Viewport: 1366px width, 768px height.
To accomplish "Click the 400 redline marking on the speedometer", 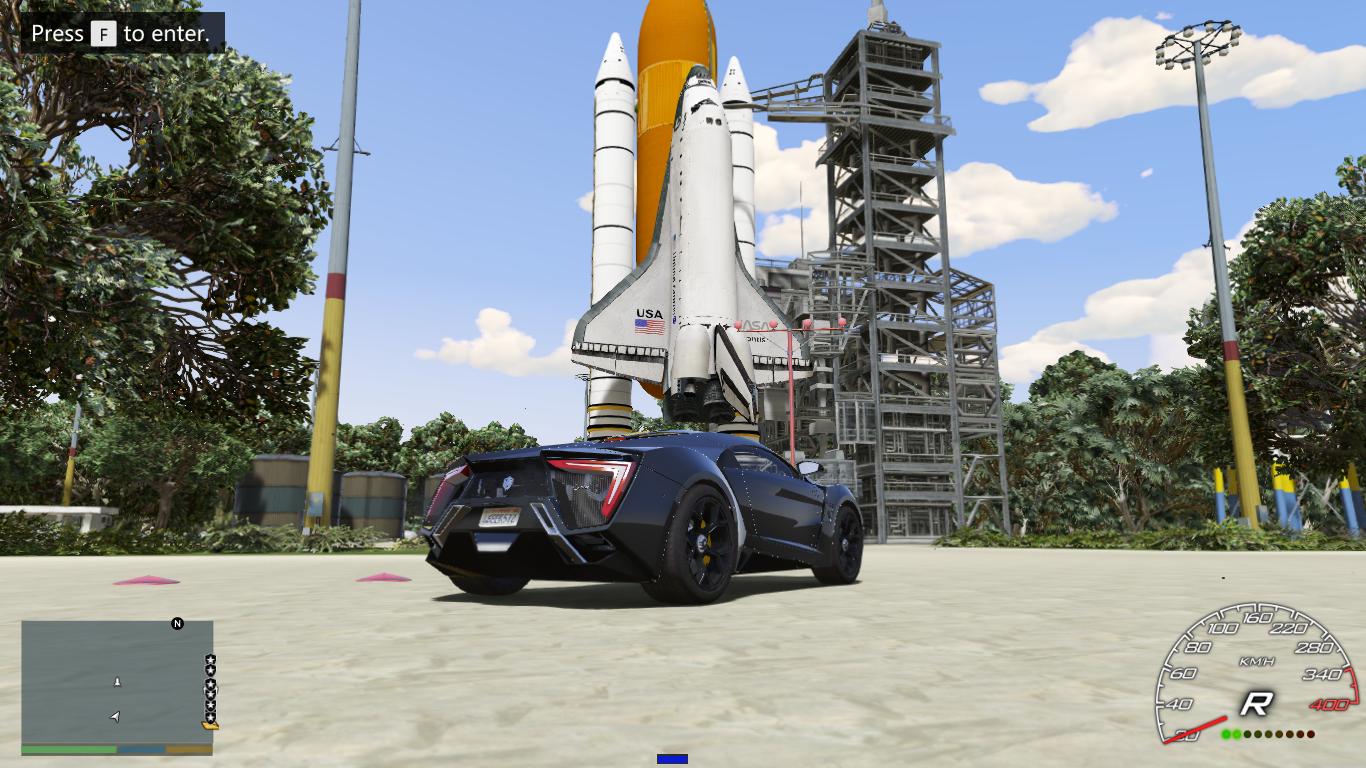I will click(x=1330, y=703).
